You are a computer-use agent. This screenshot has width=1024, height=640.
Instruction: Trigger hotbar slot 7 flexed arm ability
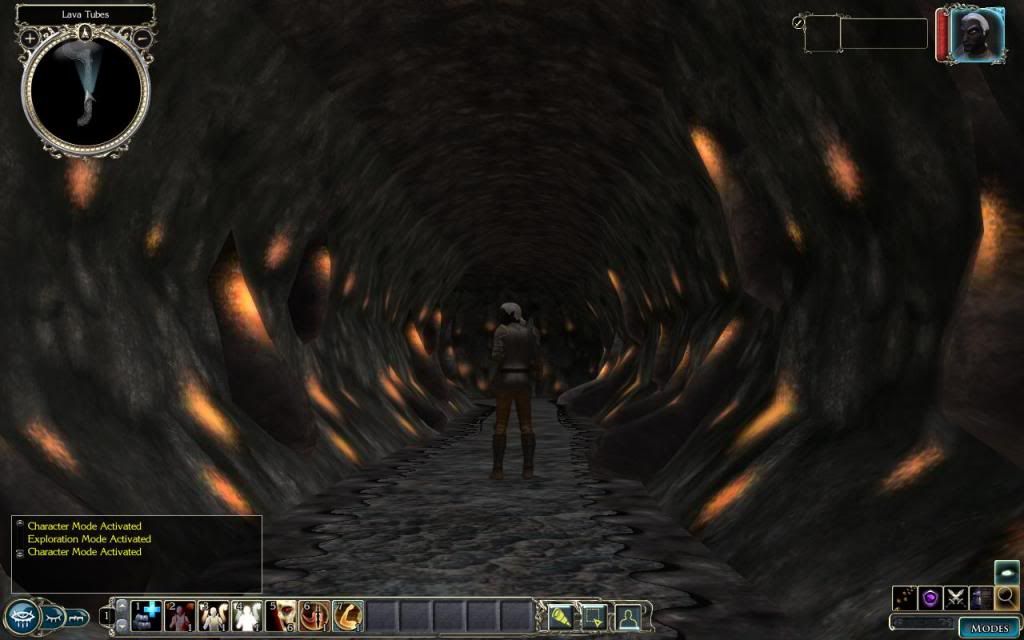coord(348,616)
